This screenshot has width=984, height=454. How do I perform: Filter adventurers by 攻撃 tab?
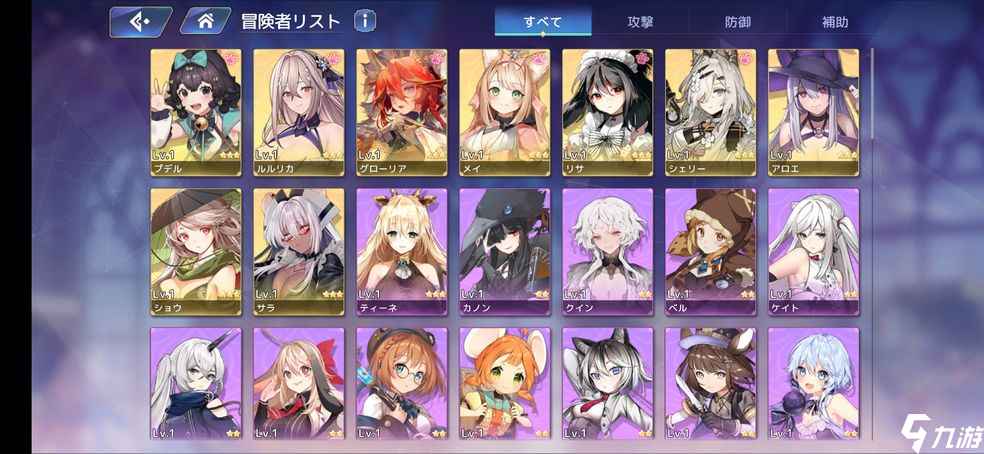pyautogui.click(x=641, y=21)
